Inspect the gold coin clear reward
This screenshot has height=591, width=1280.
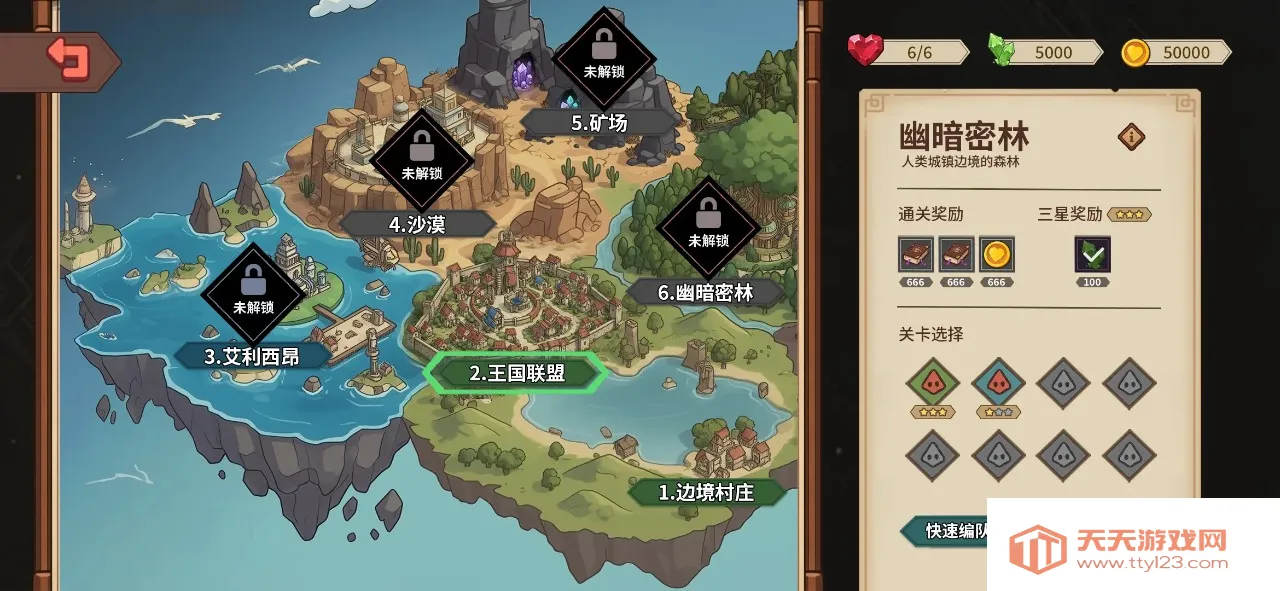pos(996,254)
